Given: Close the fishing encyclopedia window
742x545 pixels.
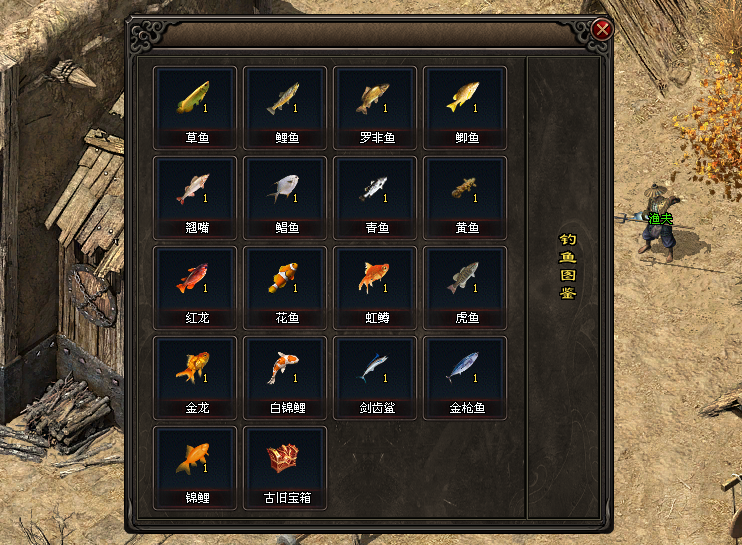Looking at the screenshot, I should point(602,30).
